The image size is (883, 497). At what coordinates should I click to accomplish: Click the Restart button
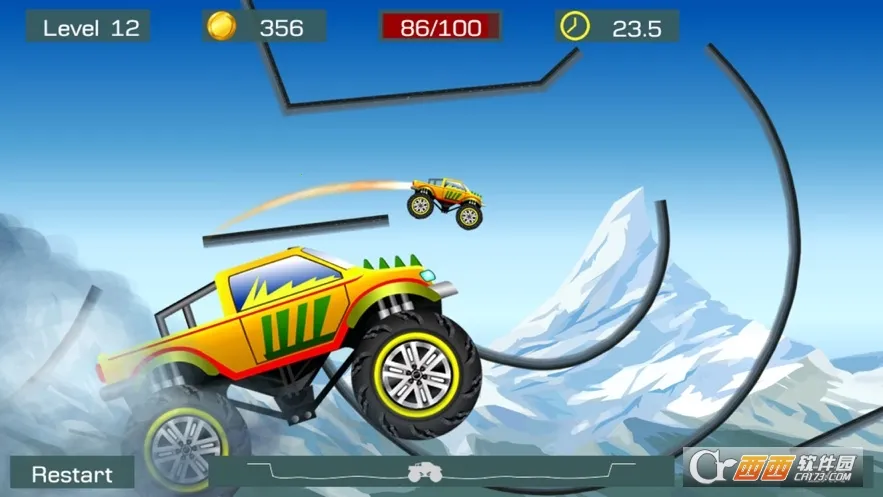click(x=73, y=474)
